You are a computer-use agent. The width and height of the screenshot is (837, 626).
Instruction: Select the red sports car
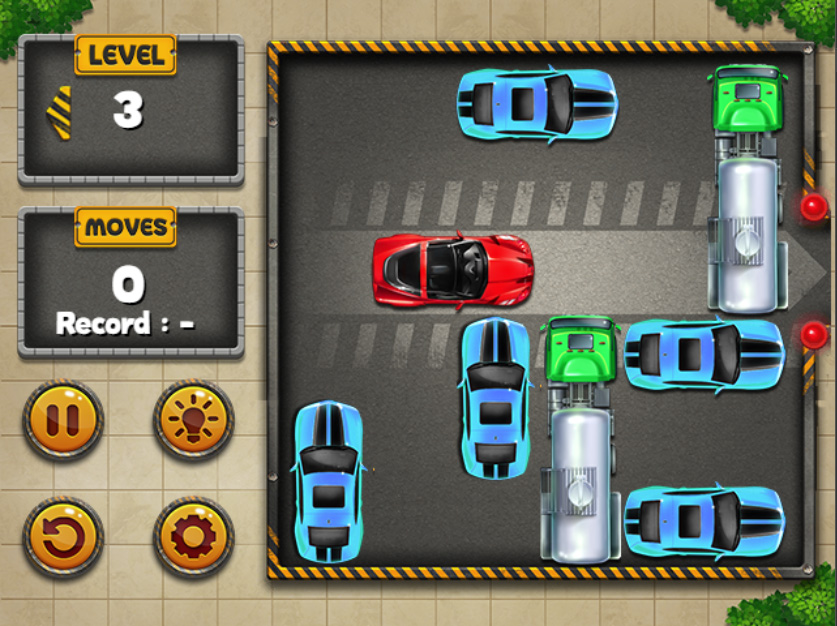pos(453,270)
